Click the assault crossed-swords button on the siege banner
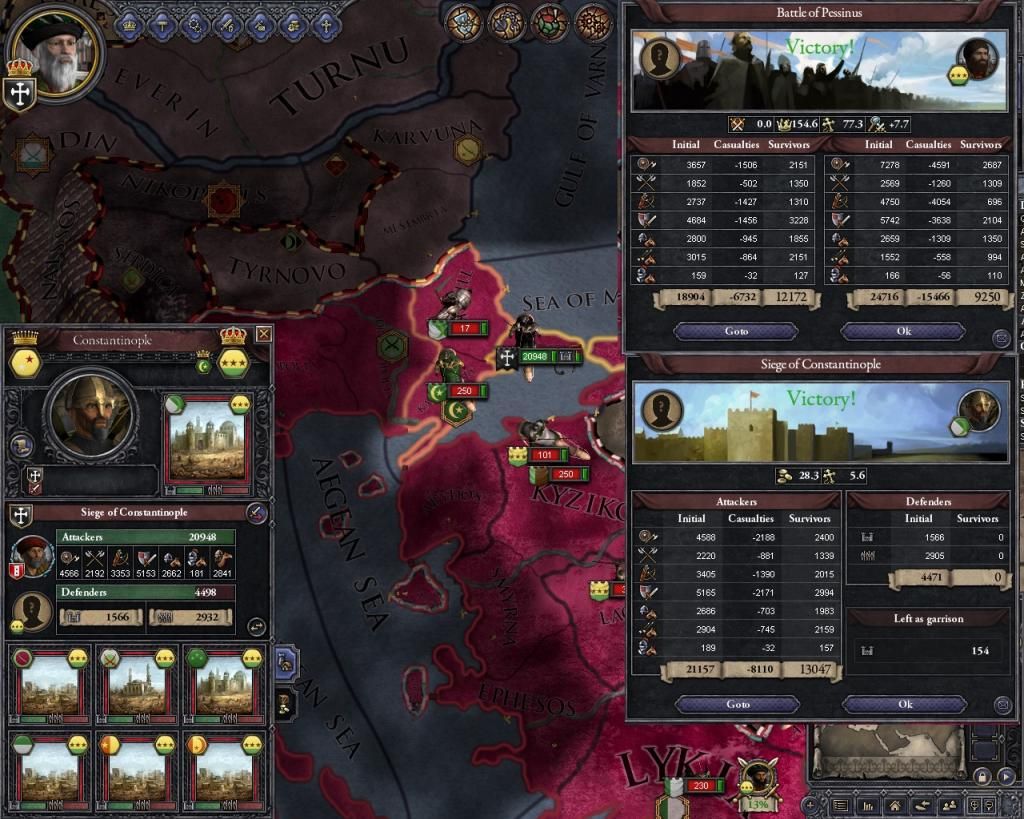 (x=258, y=514)
